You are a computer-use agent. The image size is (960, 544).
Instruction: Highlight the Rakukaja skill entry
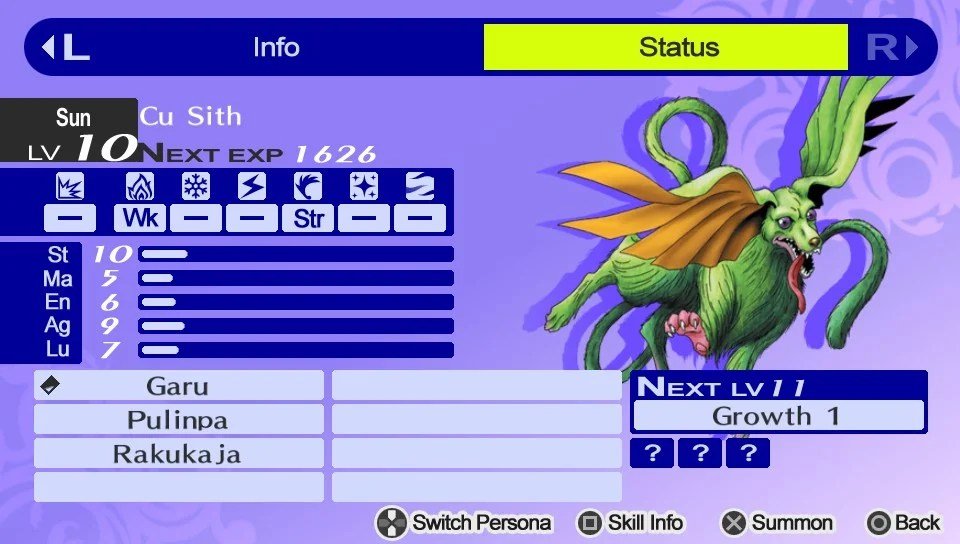(179, 454)
